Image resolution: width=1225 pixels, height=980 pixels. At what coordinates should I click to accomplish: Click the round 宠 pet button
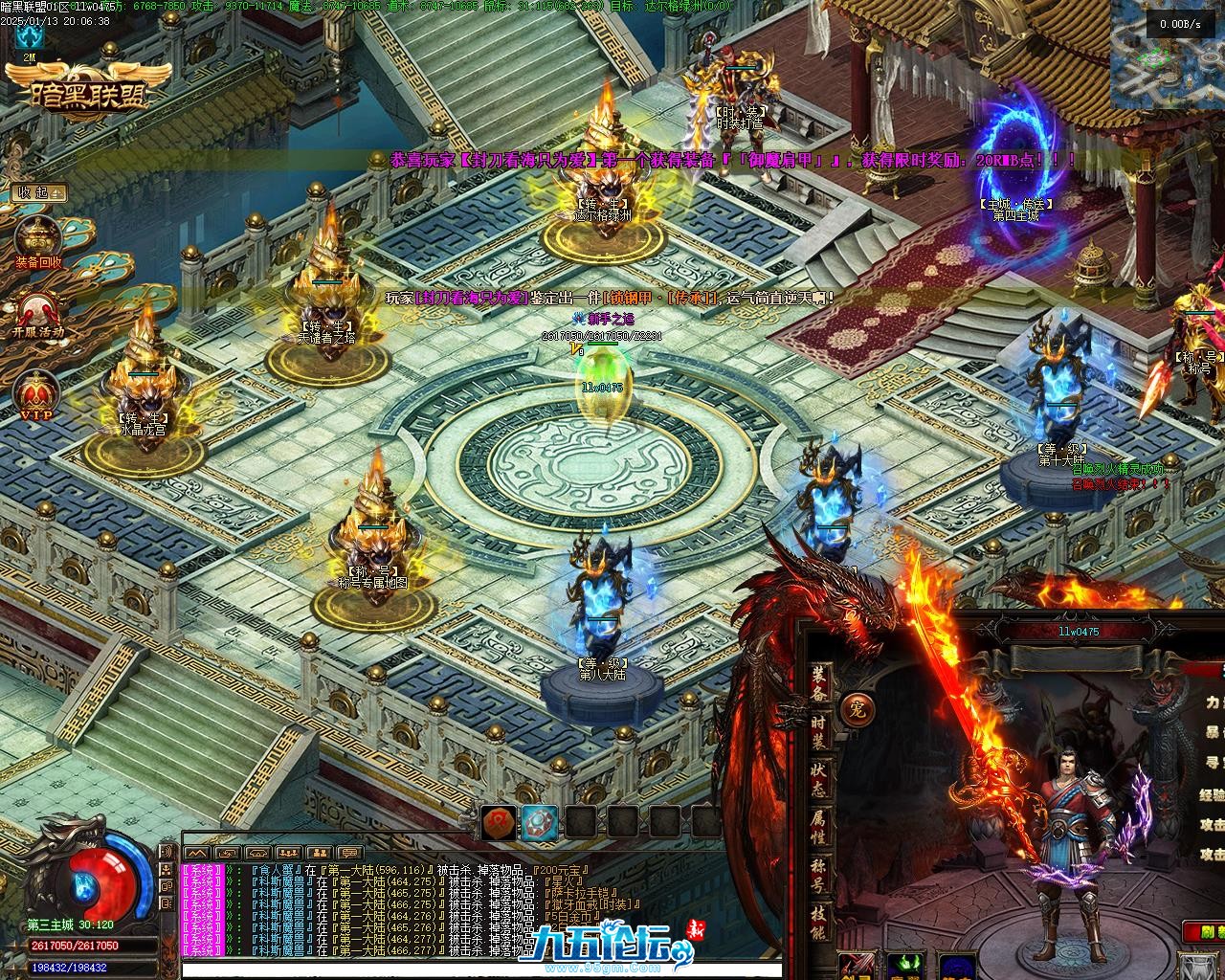point(855,709)
